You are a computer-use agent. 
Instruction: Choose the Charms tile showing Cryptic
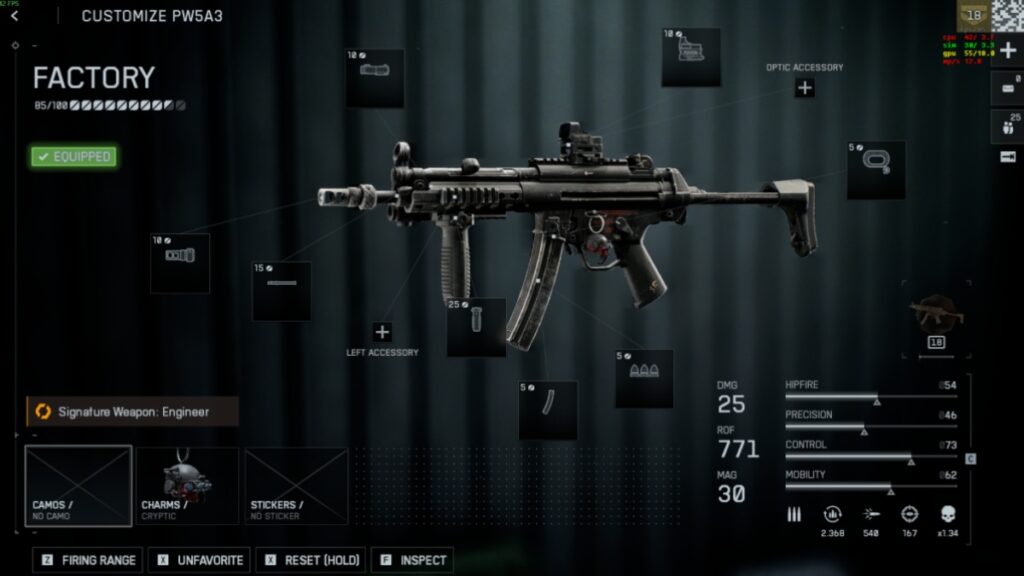(x=187, y=486)
